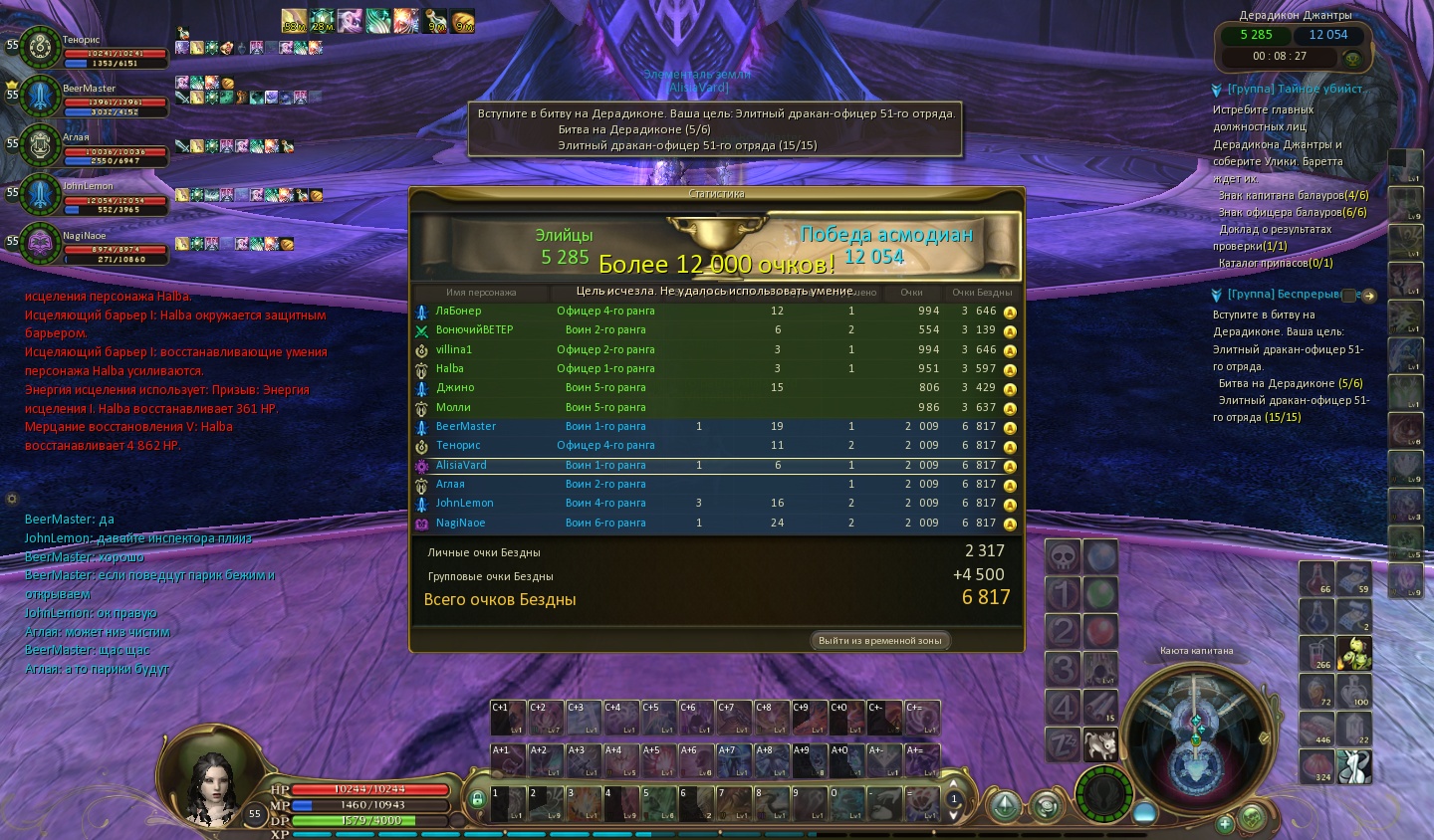Click the trophy icon beside the timer
Viewport: 1434px width, 840px height.
(1352, 58)
